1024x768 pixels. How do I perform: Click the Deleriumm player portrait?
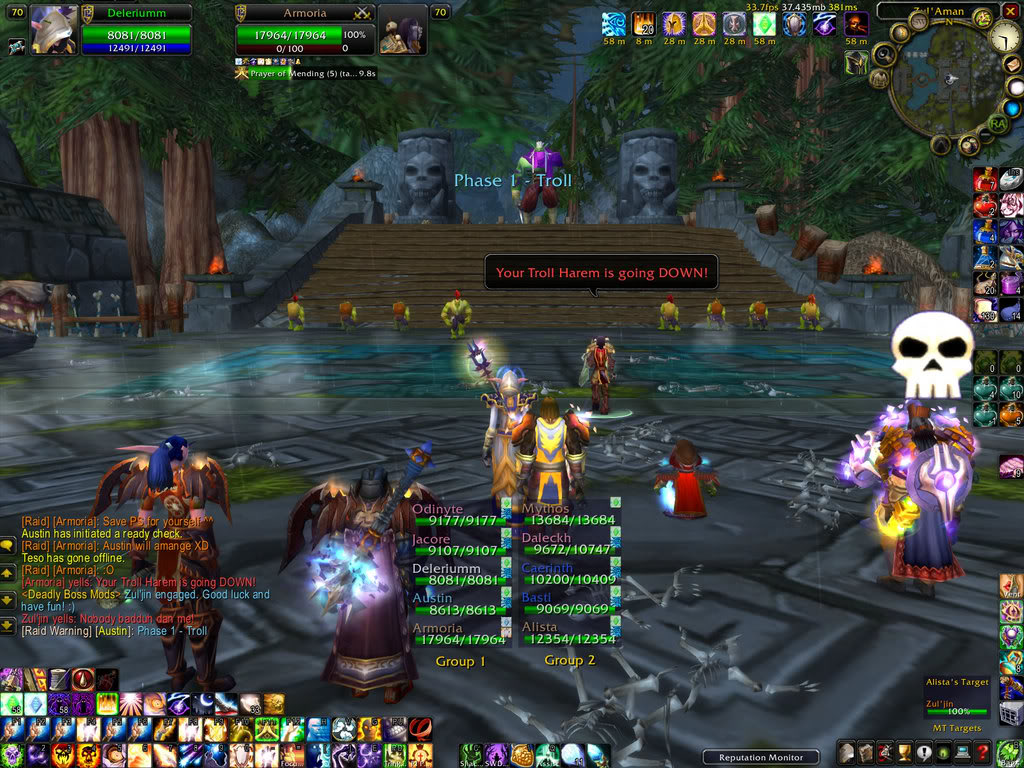click(54, 28)
